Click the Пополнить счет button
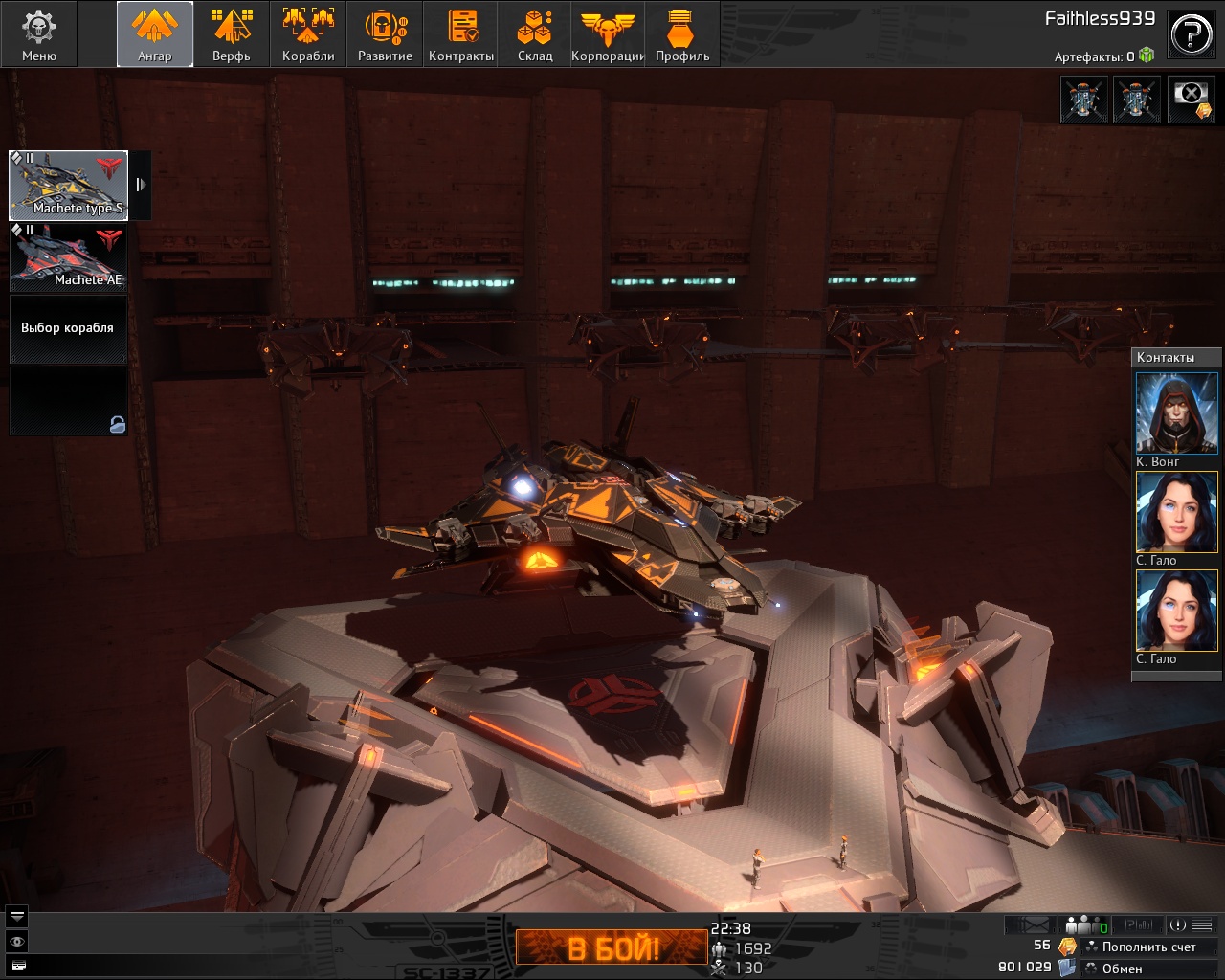 point(1148,947)
